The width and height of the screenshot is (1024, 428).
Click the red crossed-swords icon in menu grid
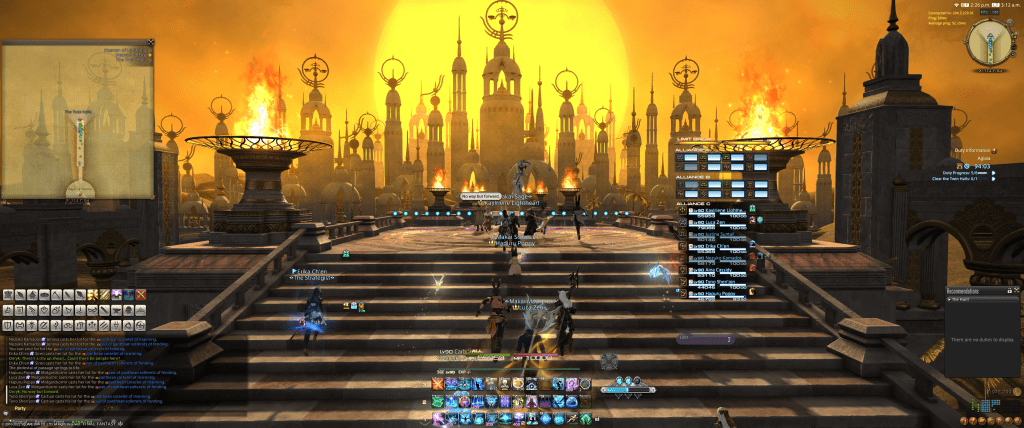click(140, 294)
